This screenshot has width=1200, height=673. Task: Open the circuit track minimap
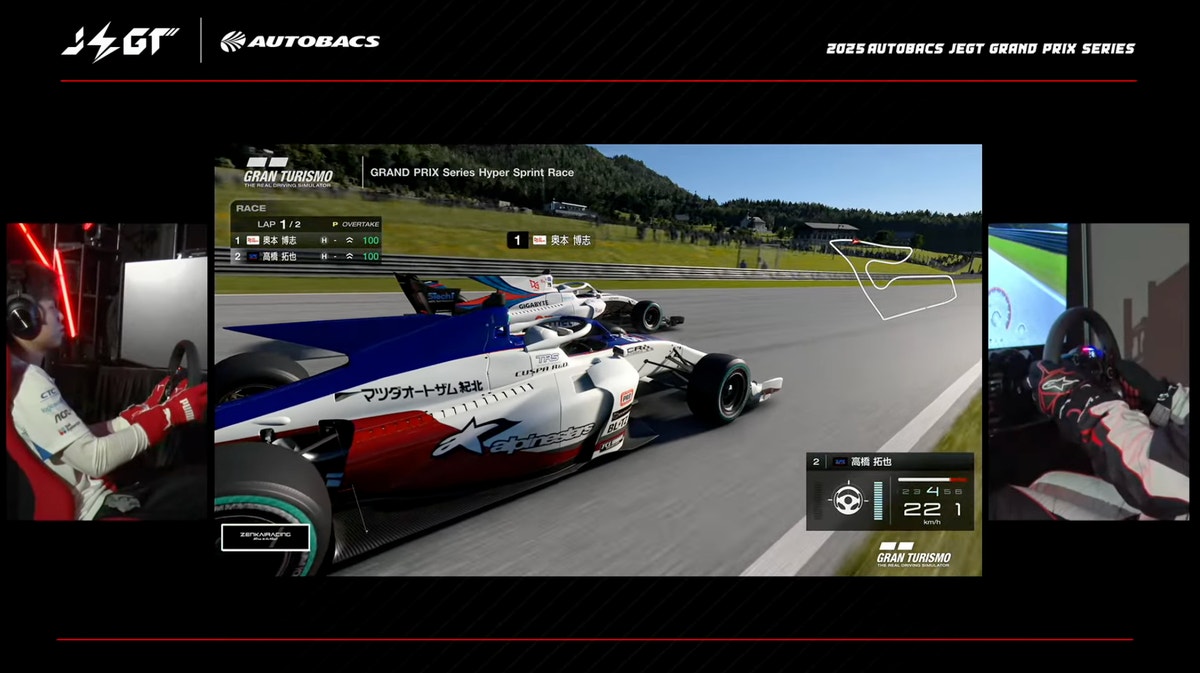(x=890, y=277)
